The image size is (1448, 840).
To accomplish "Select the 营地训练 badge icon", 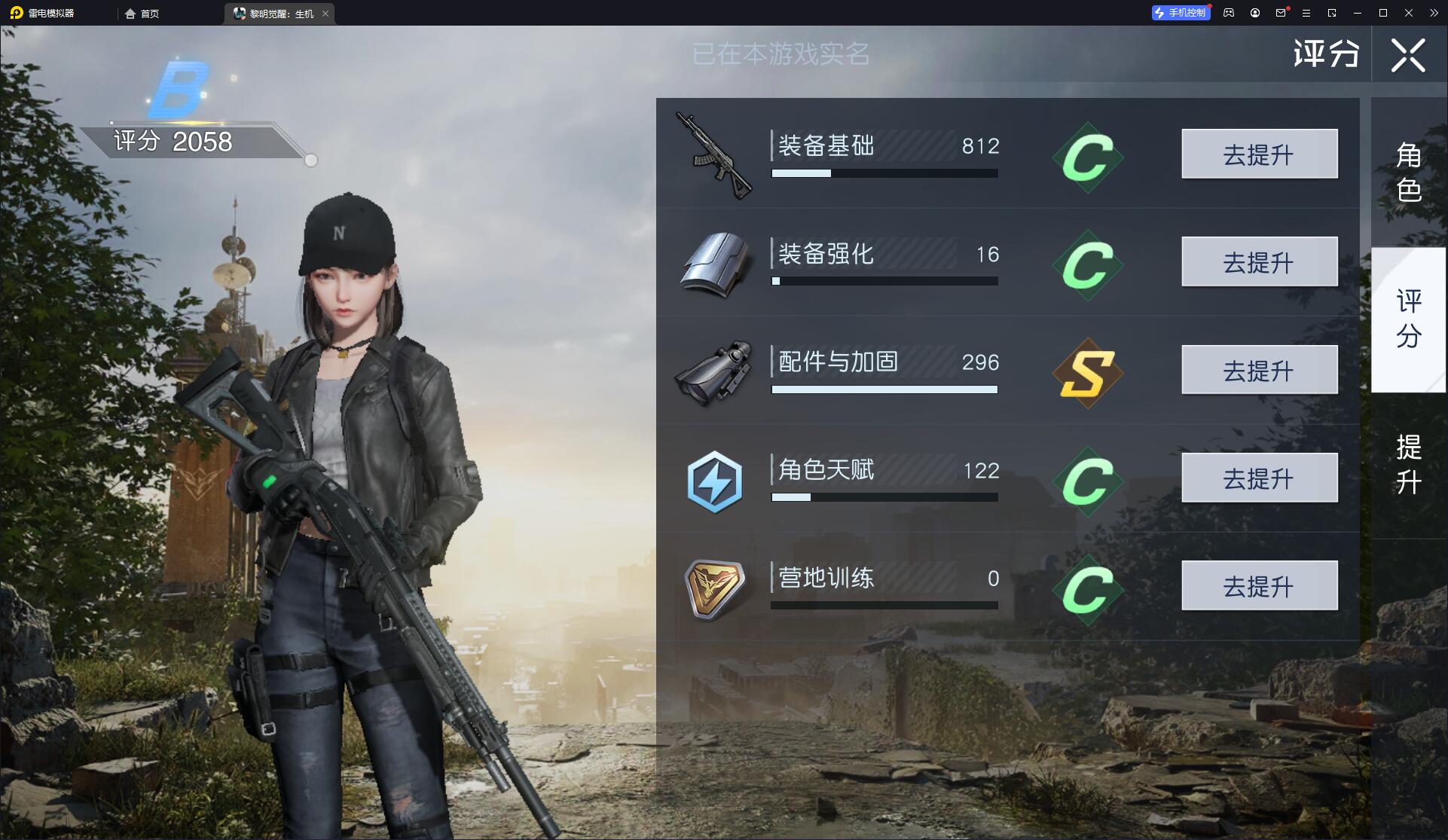I will [x=714, y=588].
